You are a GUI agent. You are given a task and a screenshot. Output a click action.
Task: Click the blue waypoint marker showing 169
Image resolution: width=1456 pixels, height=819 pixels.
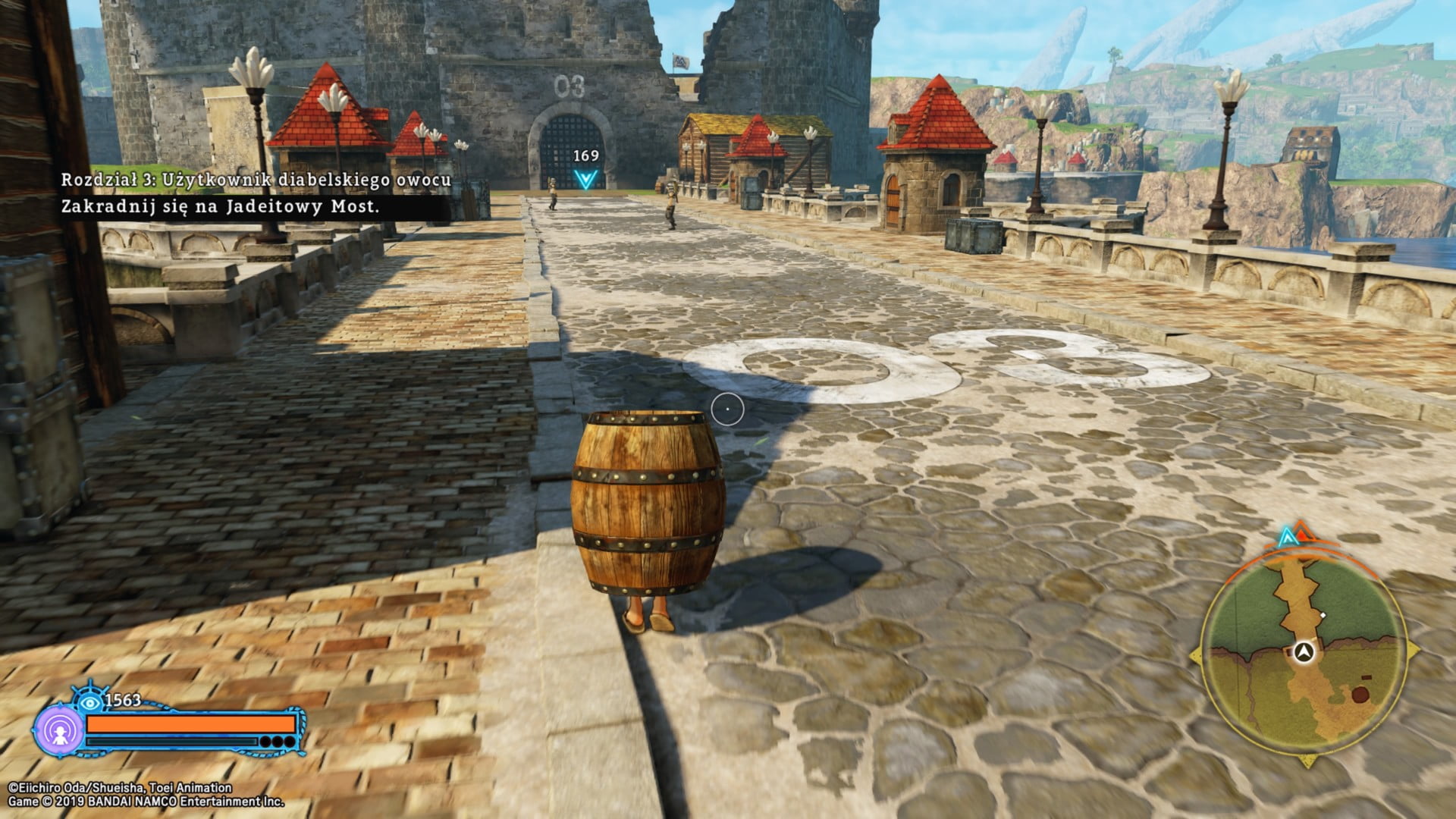coord(585,178)
